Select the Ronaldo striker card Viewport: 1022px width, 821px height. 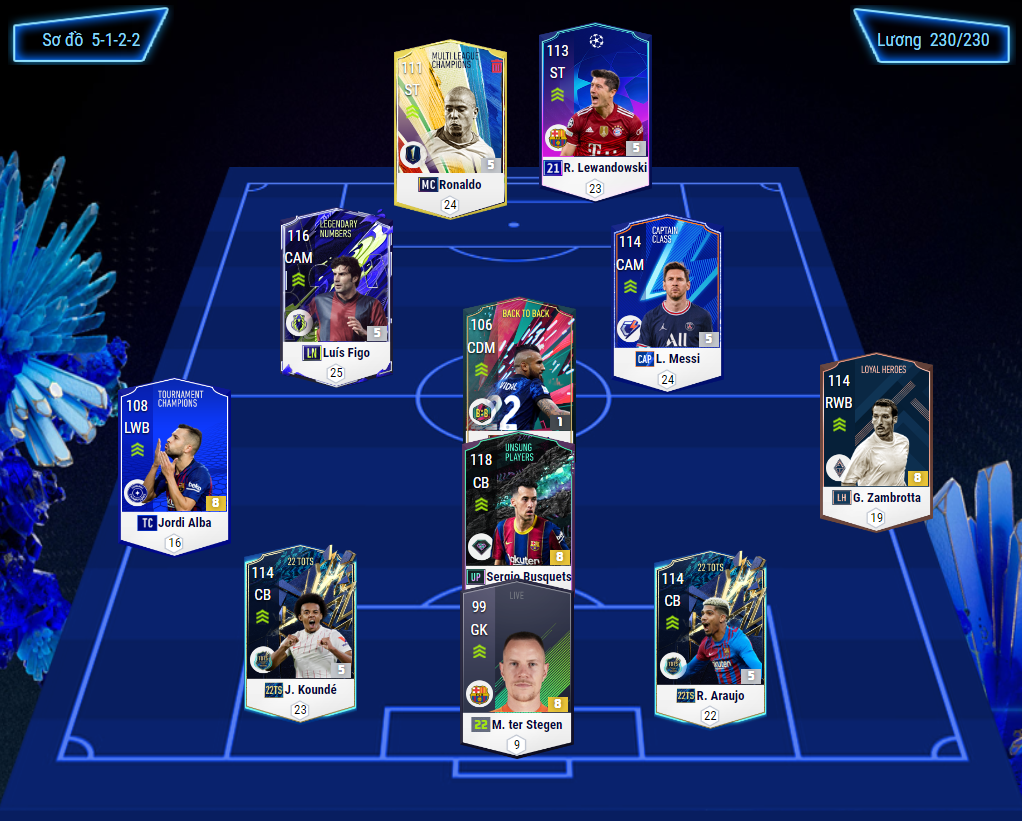click(x=449, y=120)
